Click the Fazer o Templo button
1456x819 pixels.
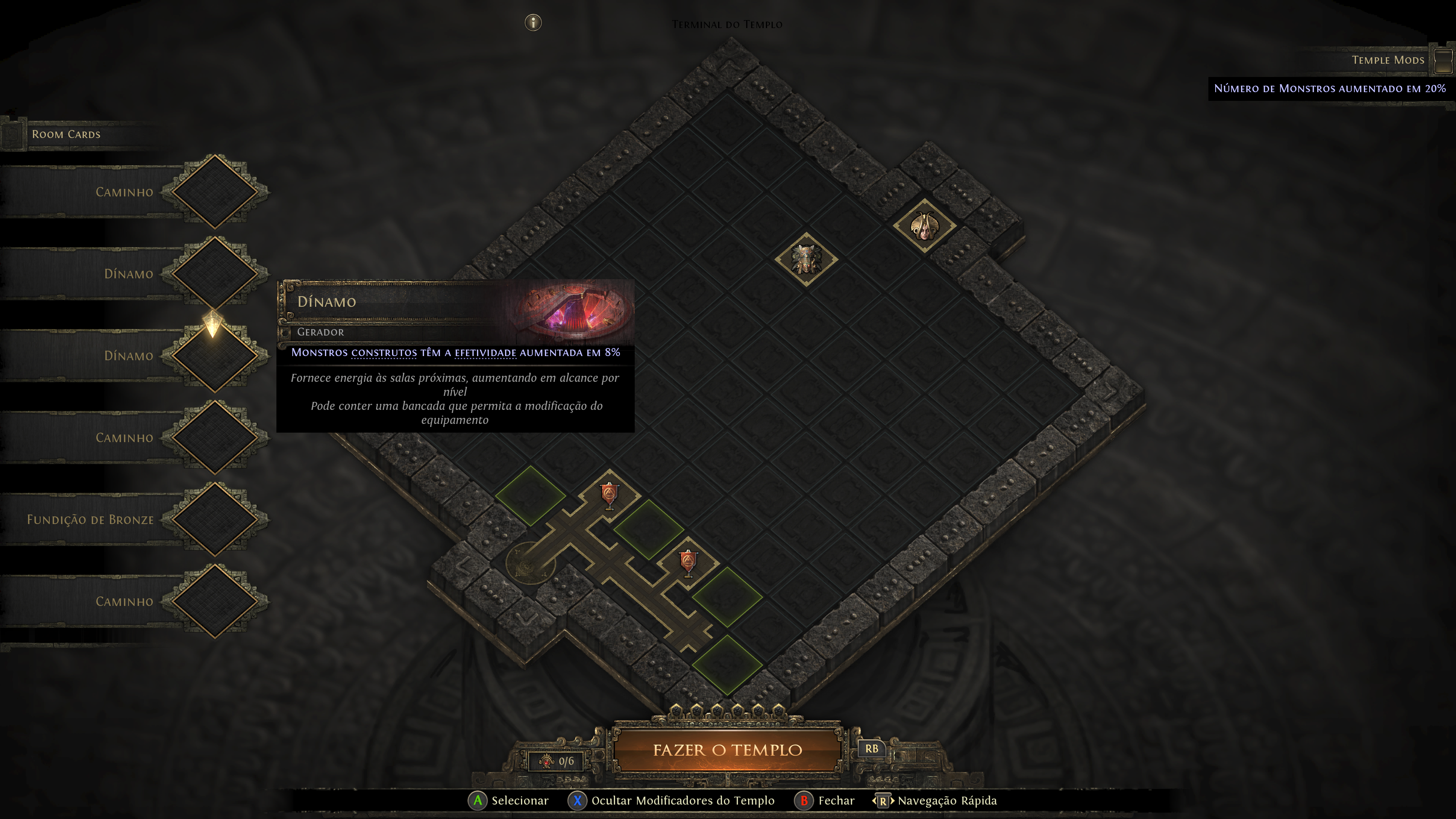pos(728,750)
